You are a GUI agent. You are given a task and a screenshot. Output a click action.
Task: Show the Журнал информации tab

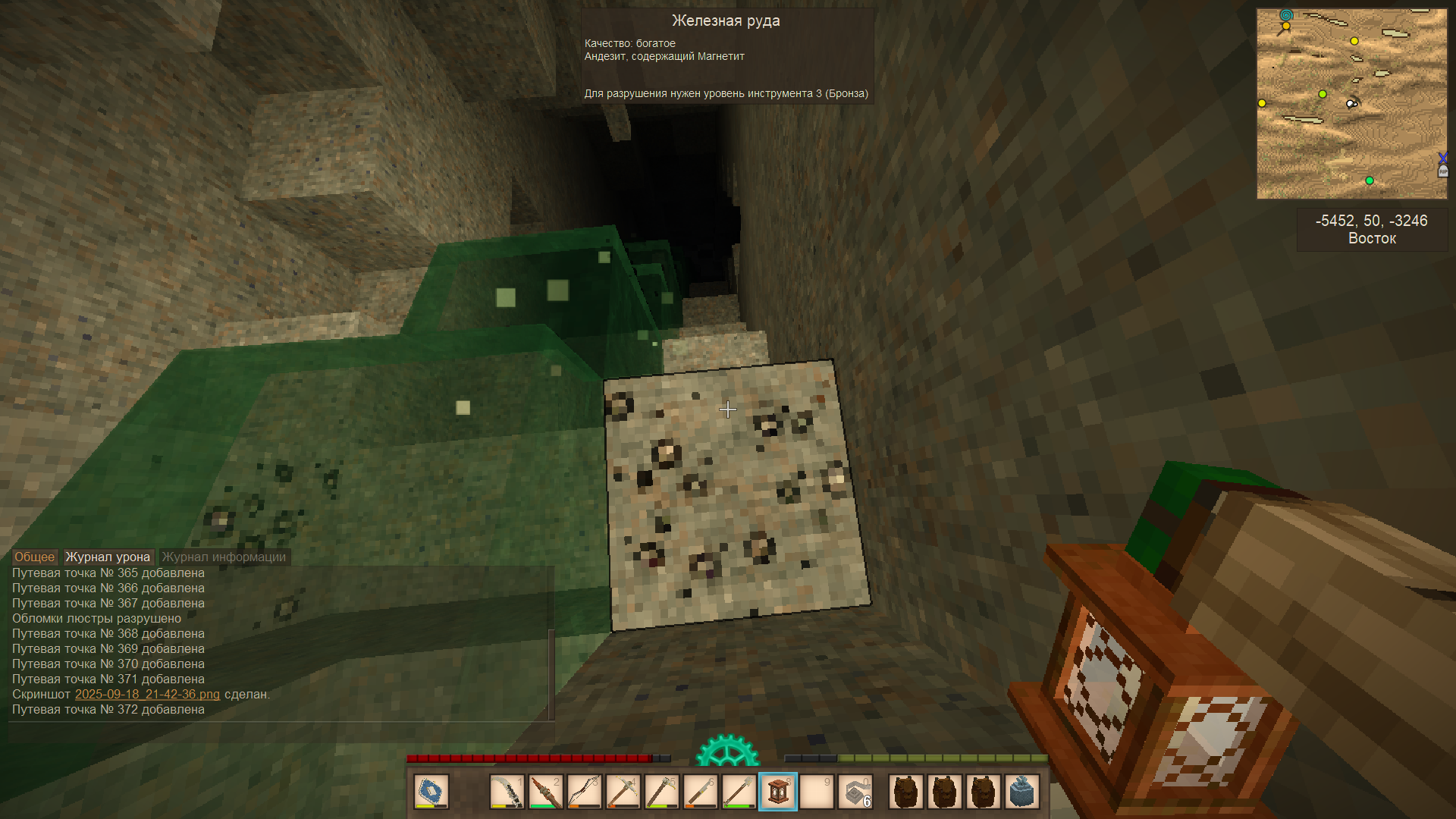point(224,557)
